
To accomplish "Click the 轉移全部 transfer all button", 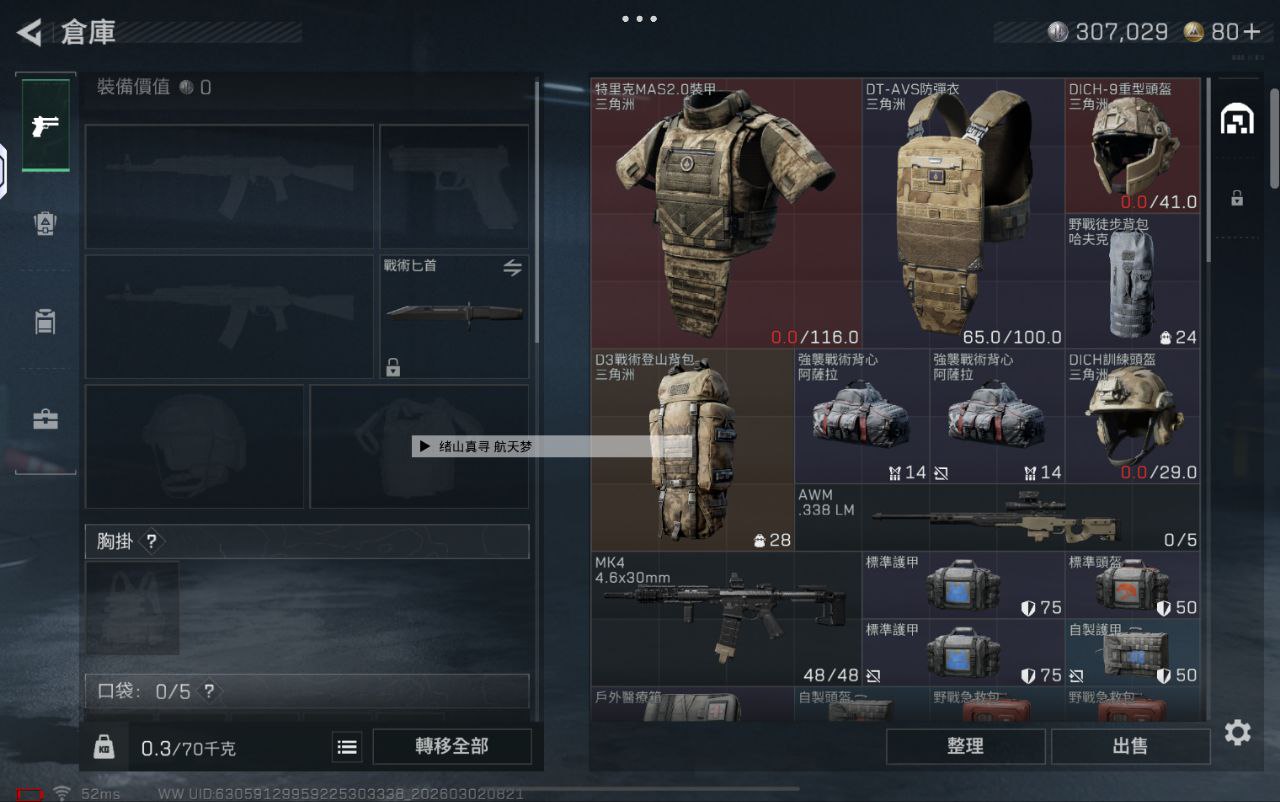I will coord(451,746).
